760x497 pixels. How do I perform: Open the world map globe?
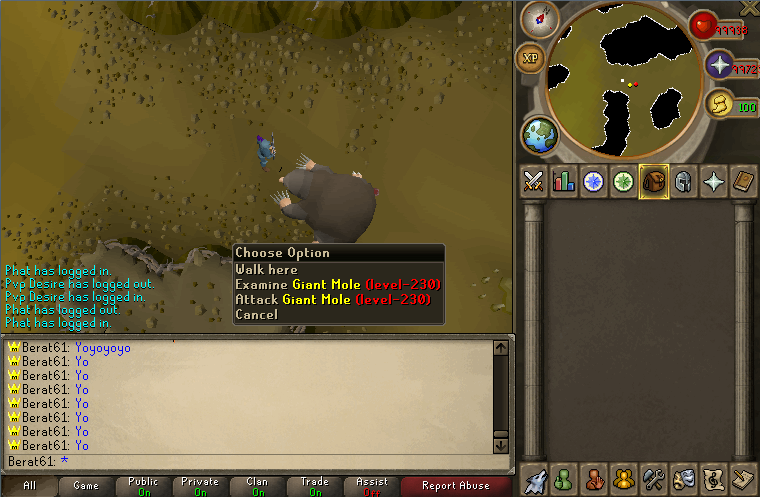point(539,135)
